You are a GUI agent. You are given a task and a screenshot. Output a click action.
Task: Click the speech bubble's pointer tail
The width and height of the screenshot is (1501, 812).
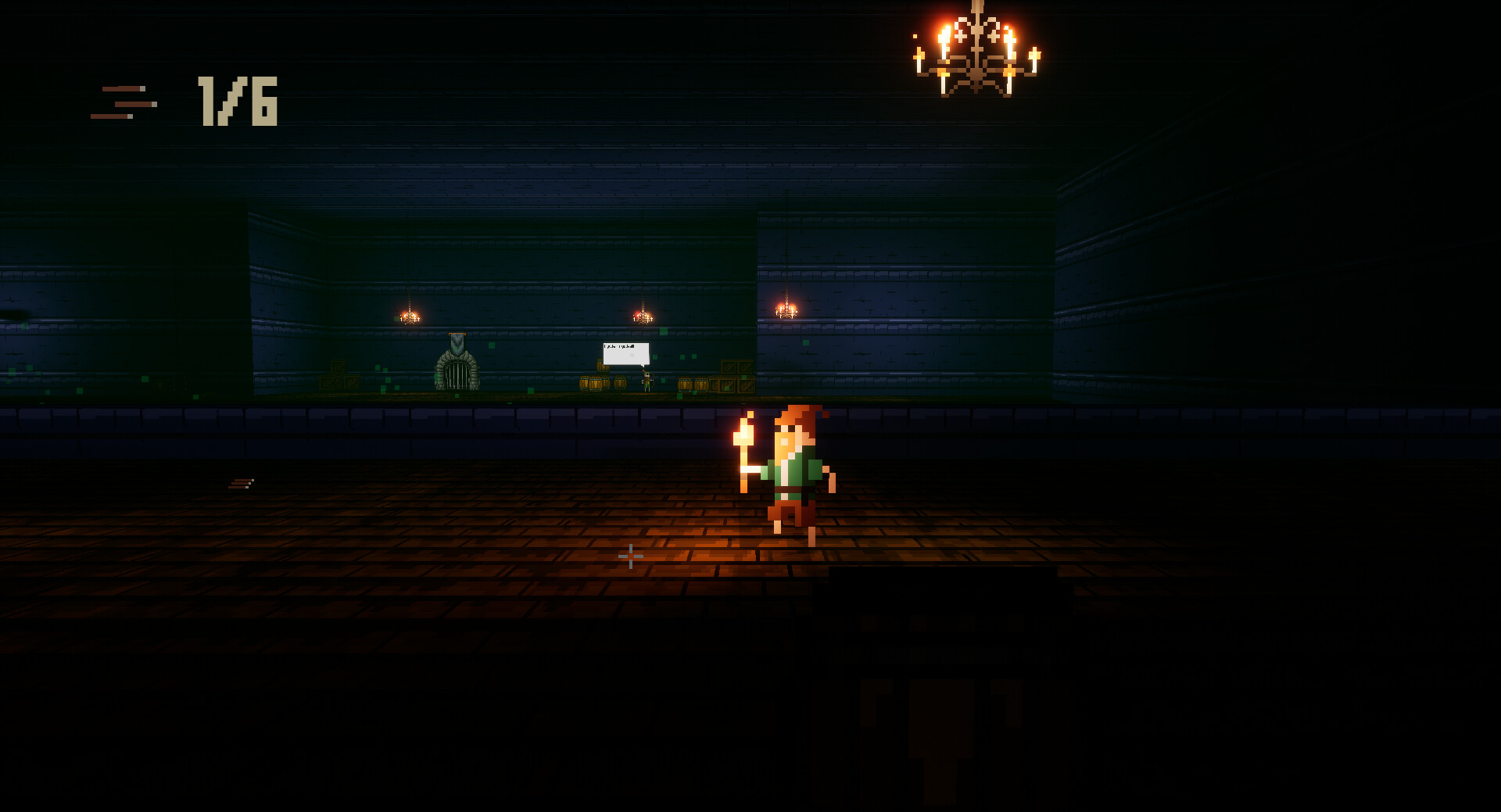643,365
